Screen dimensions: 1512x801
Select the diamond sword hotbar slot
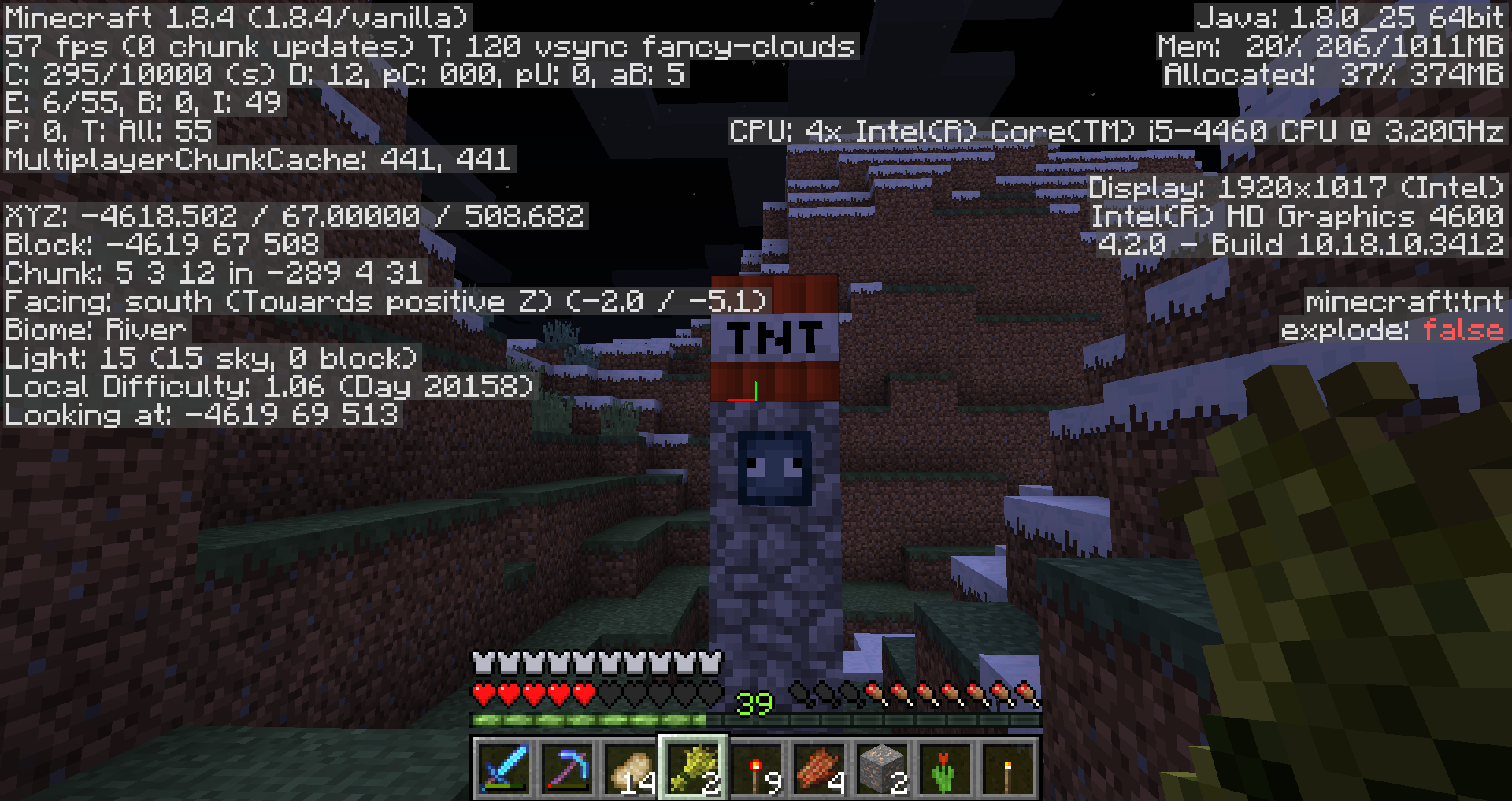pyautogui.click(x=504, y=768)
